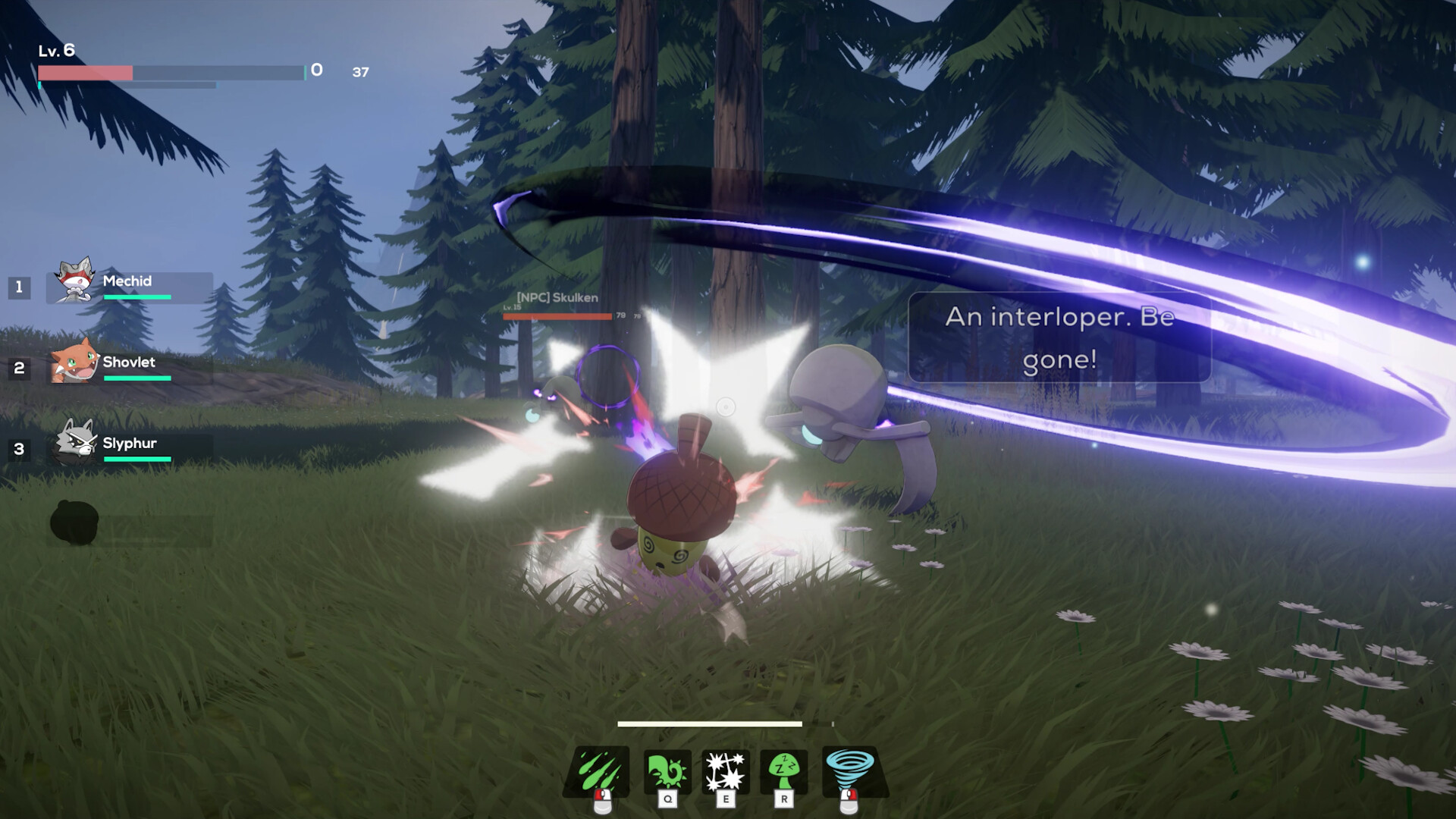Click Shovlet's portrait in slot 2

(x=74, y=367)
